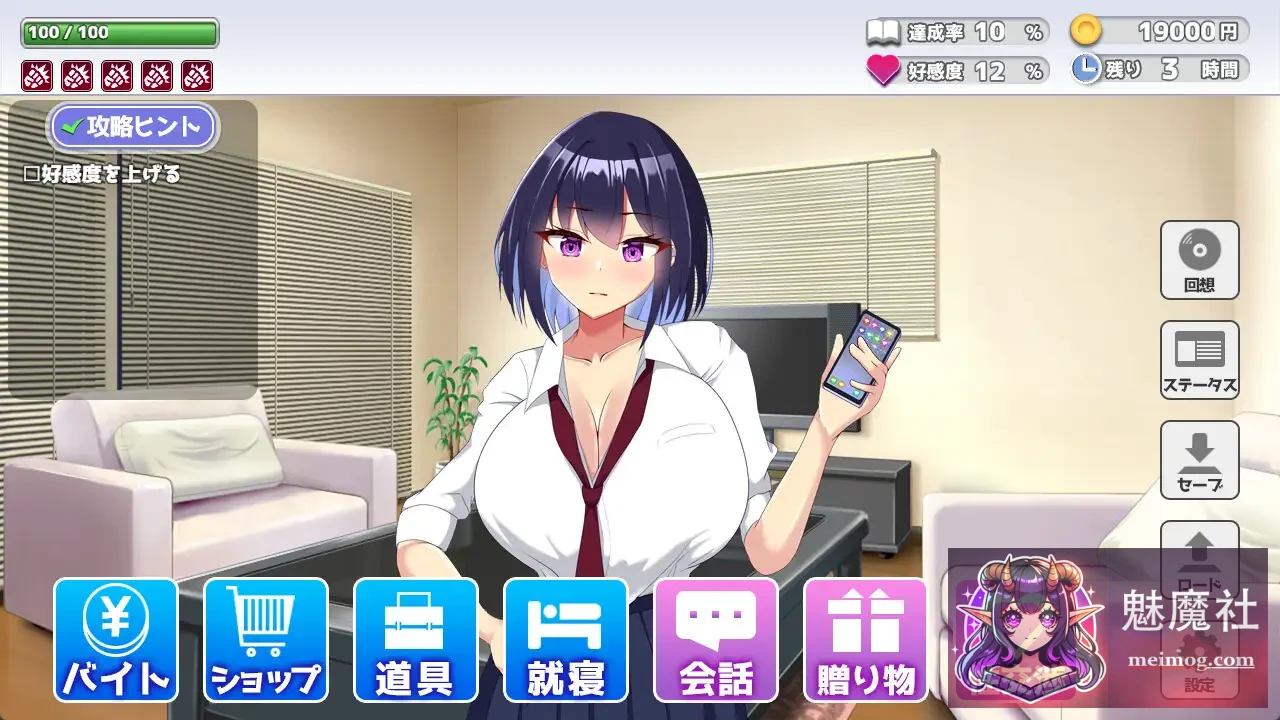Toggle the first status badge icon top-left
This screenshot has height=720, width=1280.
(36, 75)
